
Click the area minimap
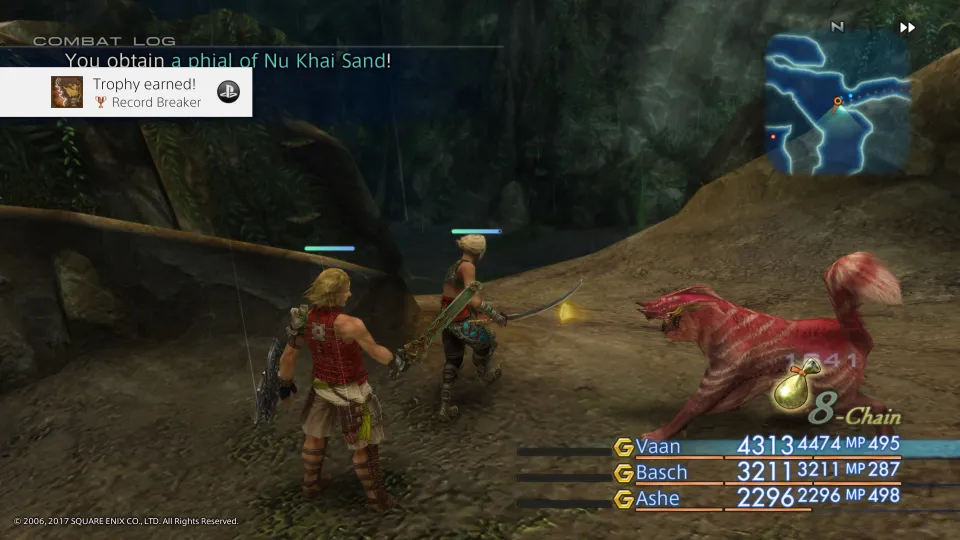[x=837, y=102]
